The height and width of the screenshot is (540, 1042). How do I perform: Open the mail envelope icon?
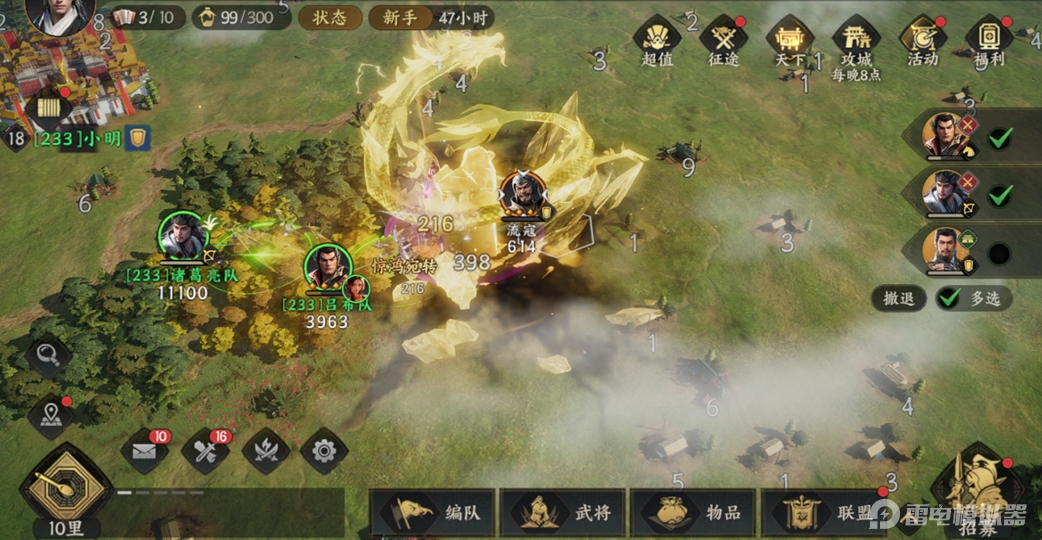click(x=144, y=451)
